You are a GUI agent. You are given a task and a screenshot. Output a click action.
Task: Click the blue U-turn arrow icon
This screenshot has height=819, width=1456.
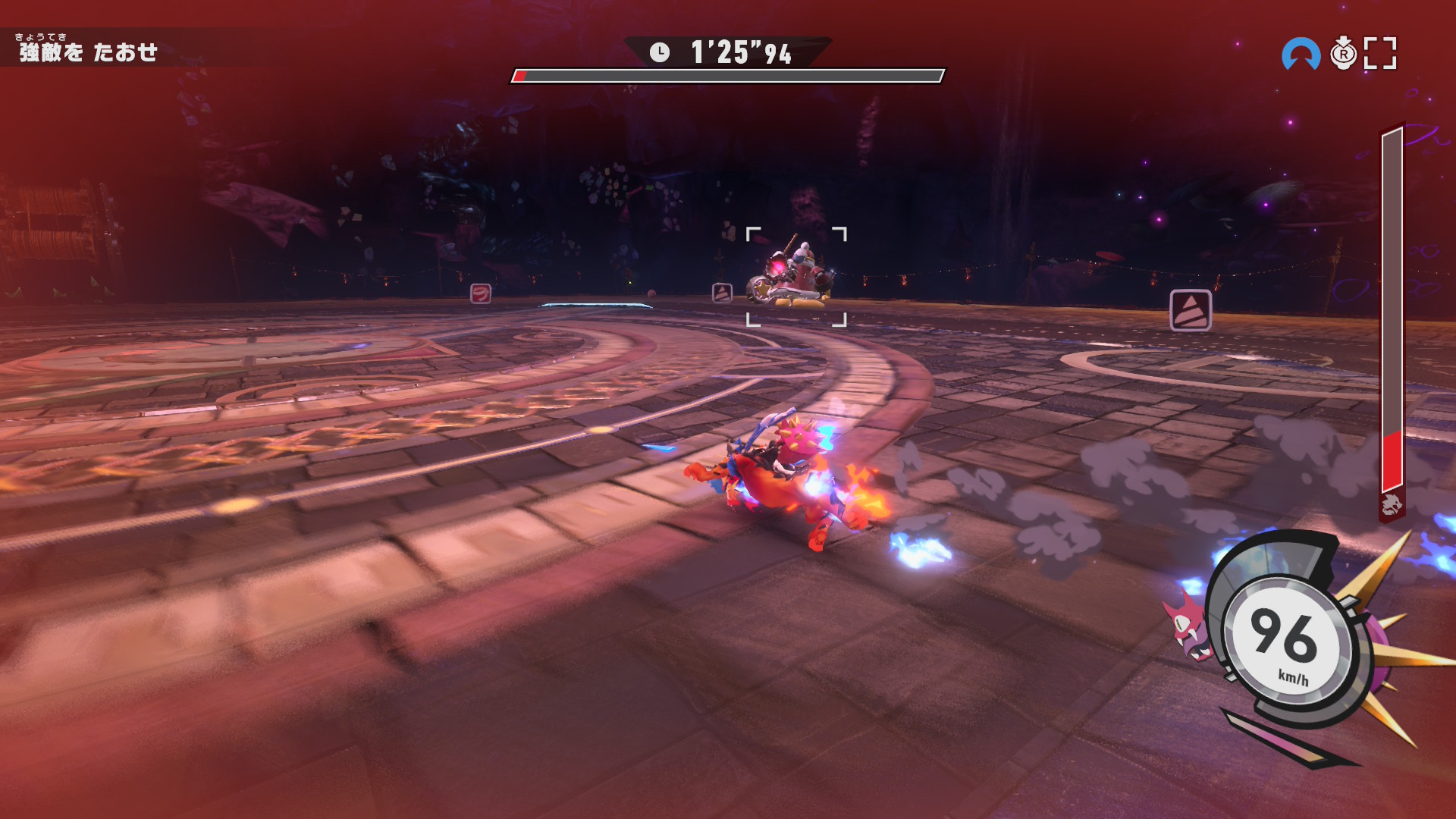point(1301,54)
